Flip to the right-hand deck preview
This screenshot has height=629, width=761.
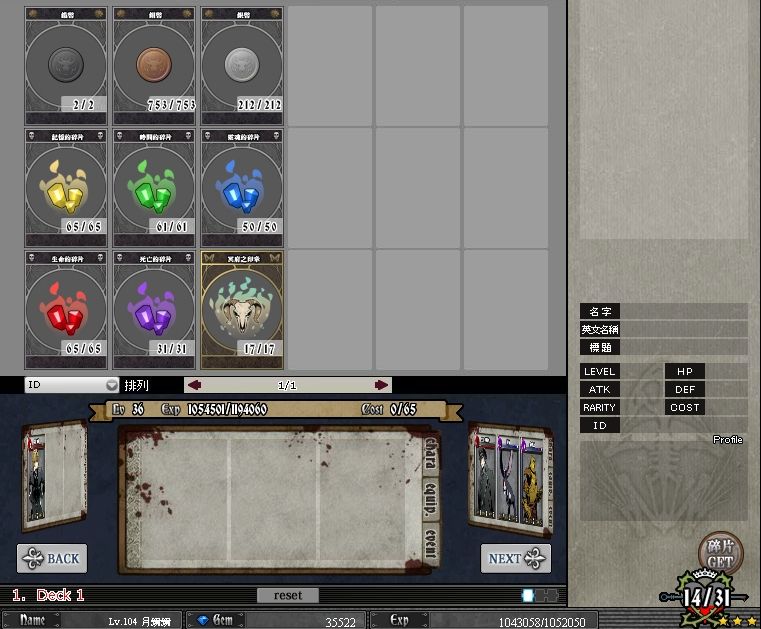tap(508, 474)
